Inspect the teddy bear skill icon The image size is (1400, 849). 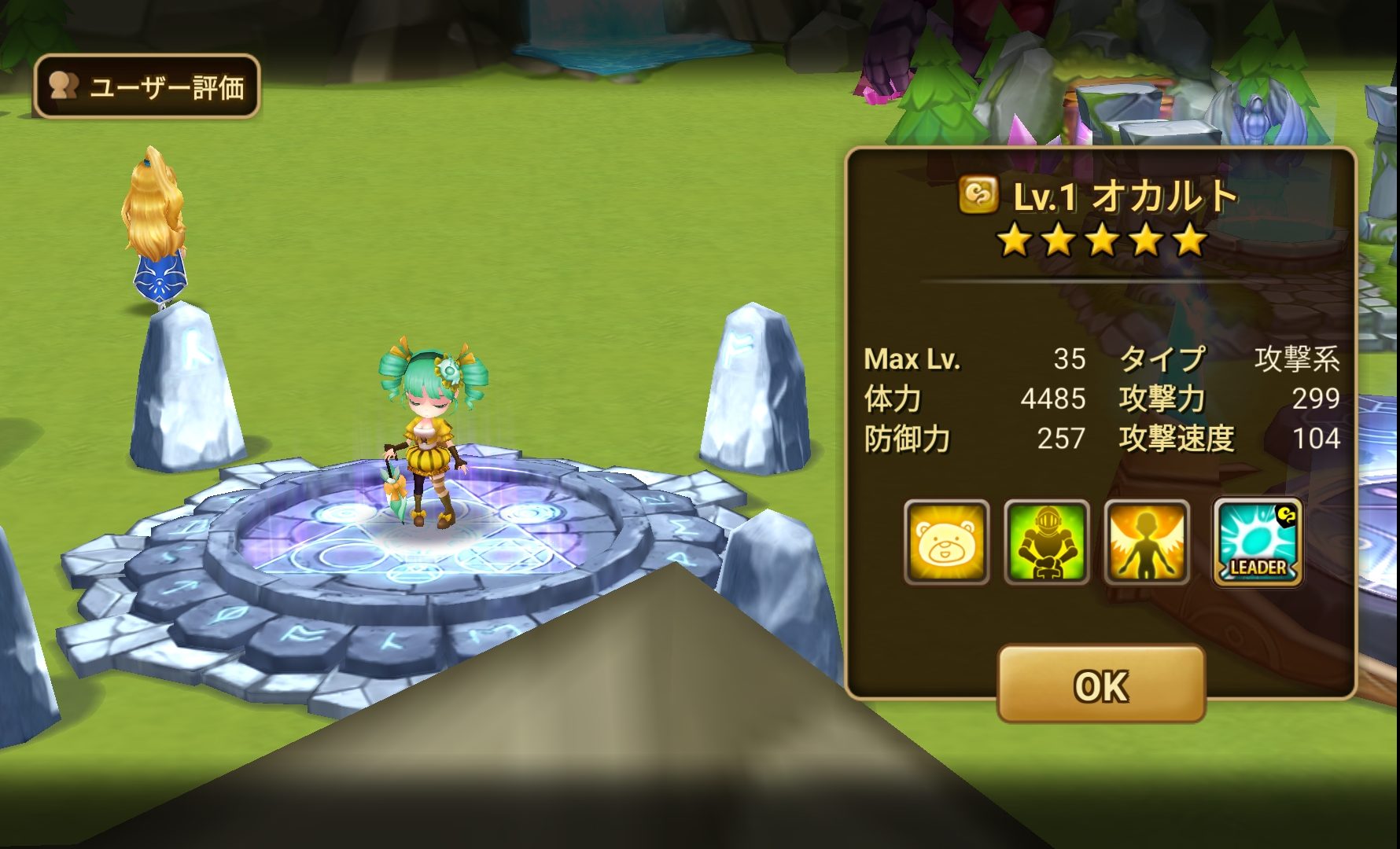(x=947, y=542)
